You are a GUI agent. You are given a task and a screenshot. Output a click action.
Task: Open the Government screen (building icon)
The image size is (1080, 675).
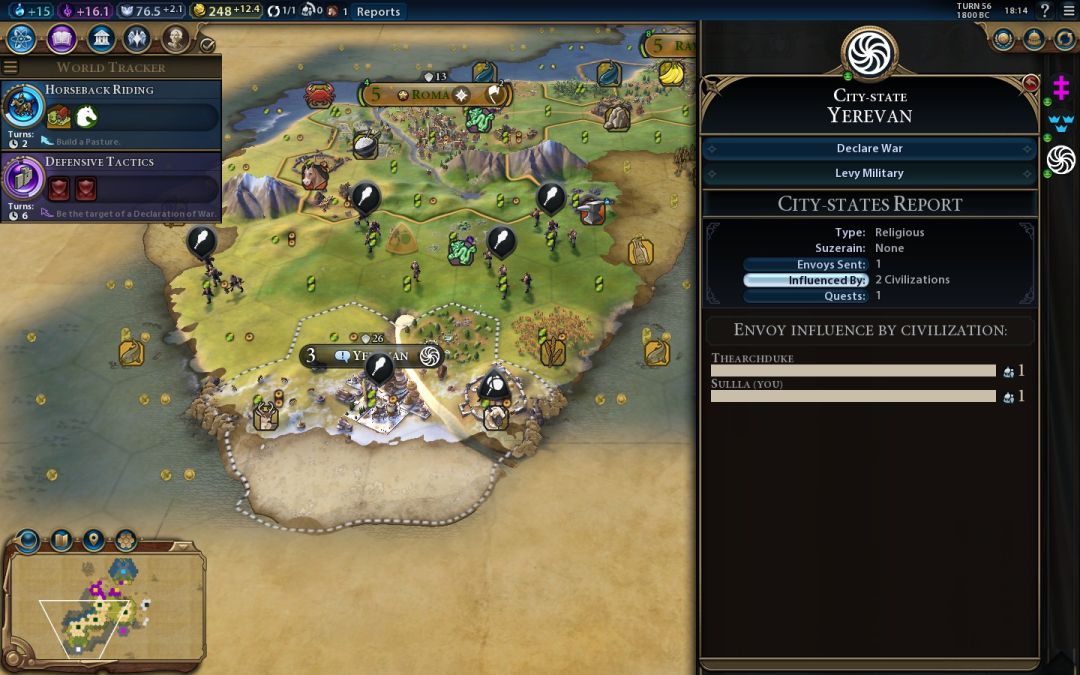point(100,39)
